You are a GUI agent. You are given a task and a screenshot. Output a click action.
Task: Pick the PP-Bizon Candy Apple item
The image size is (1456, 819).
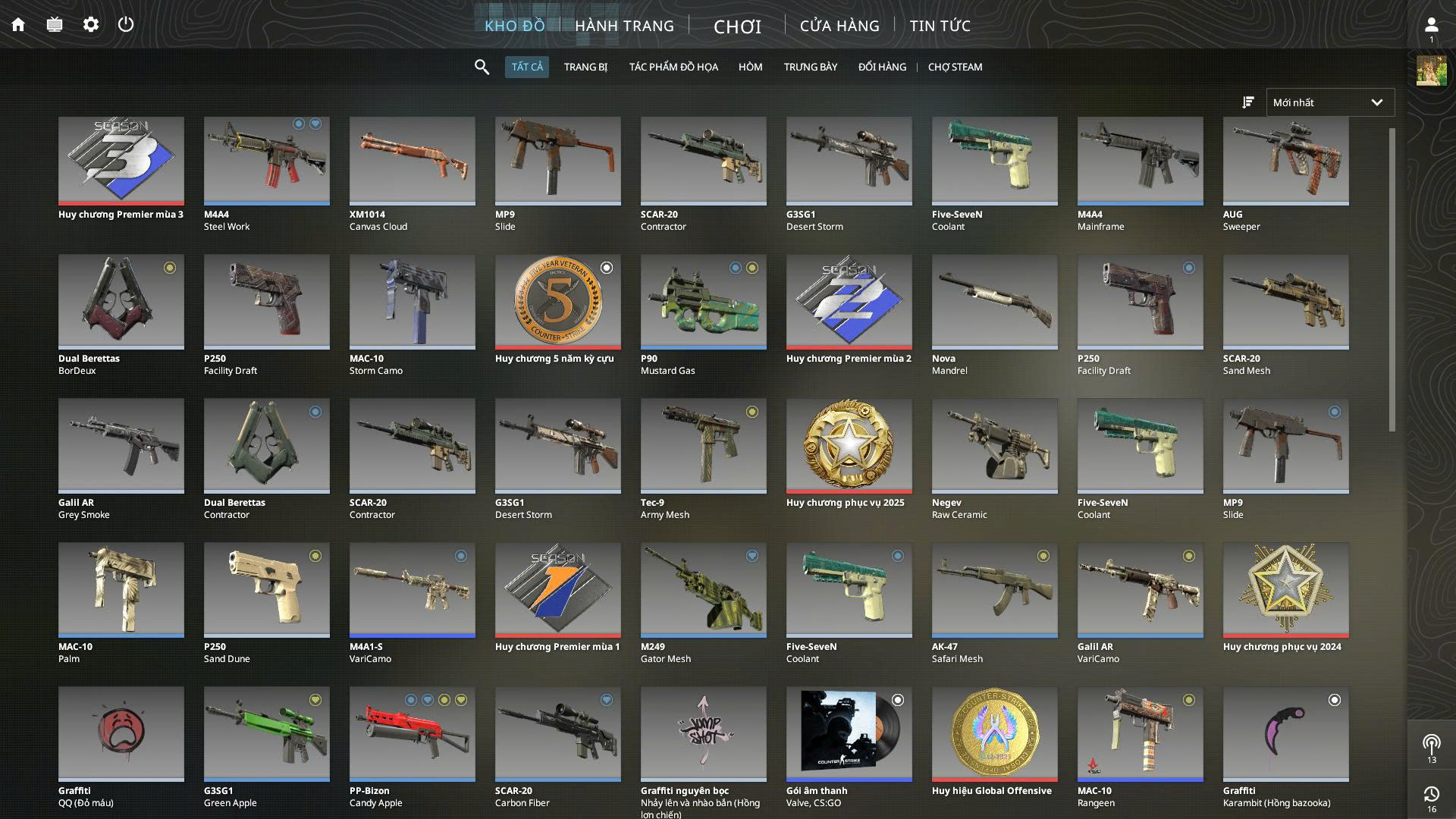tap(412, 734)
